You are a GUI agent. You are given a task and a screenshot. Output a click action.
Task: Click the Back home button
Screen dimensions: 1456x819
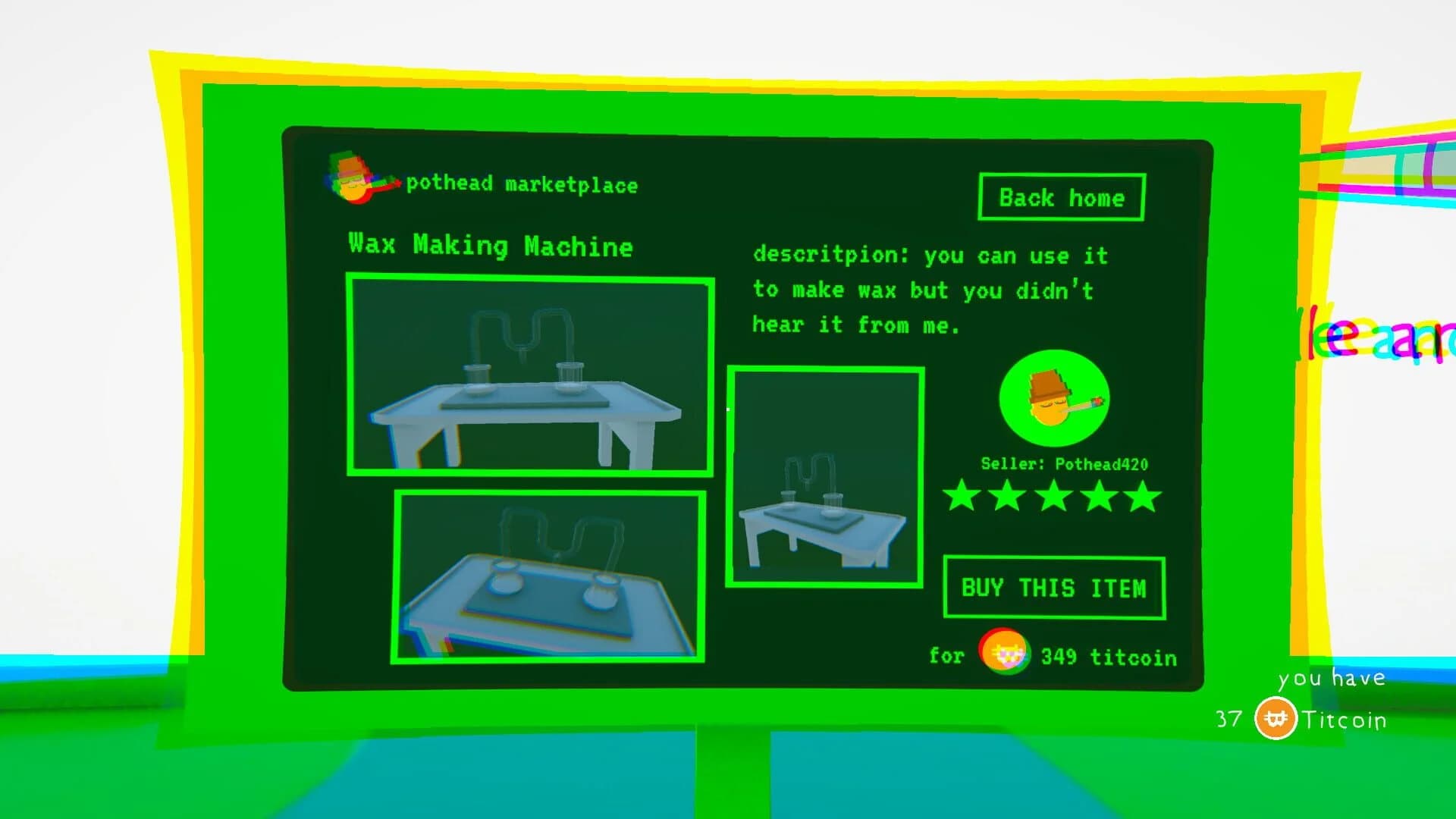click(x=1061, y=198)
